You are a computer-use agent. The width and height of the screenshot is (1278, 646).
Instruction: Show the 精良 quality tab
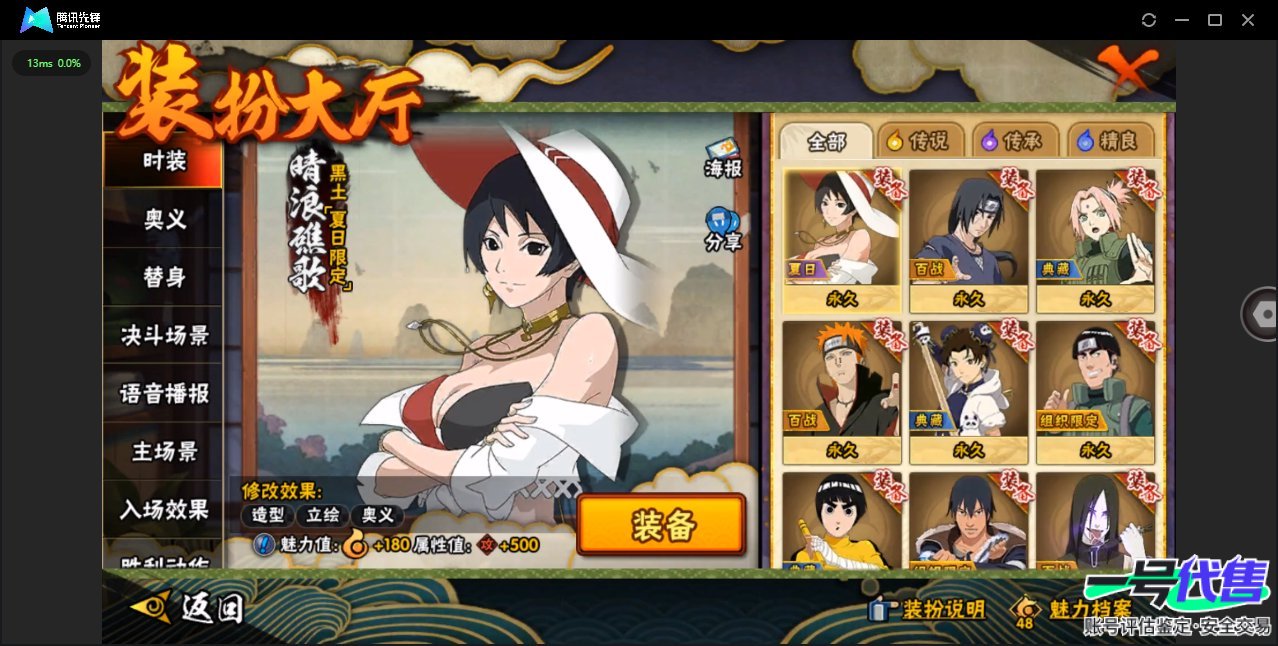(x=1108, y=141)
